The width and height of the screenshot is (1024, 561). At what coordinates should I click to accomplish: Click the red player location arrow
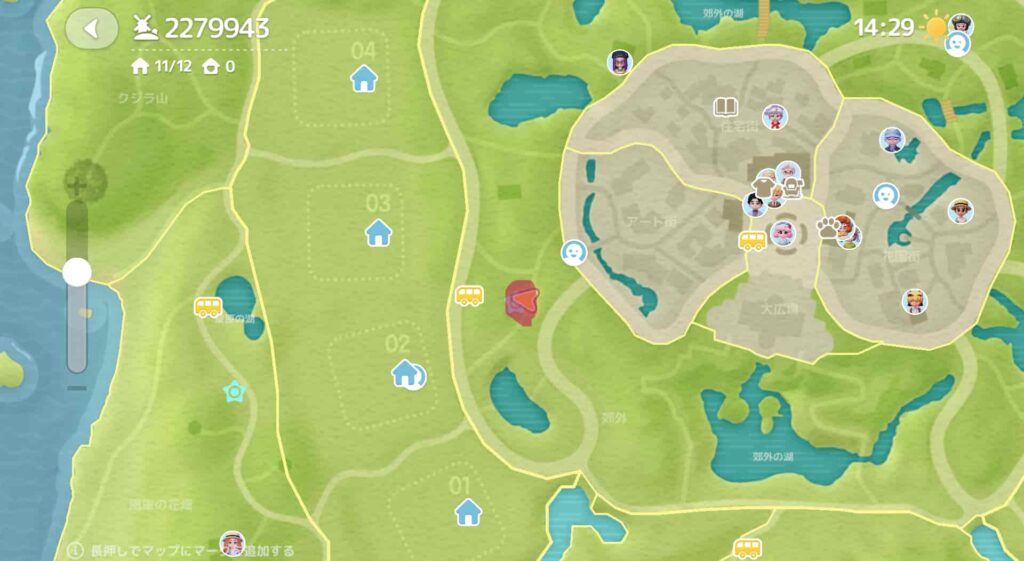click(523, 300)
